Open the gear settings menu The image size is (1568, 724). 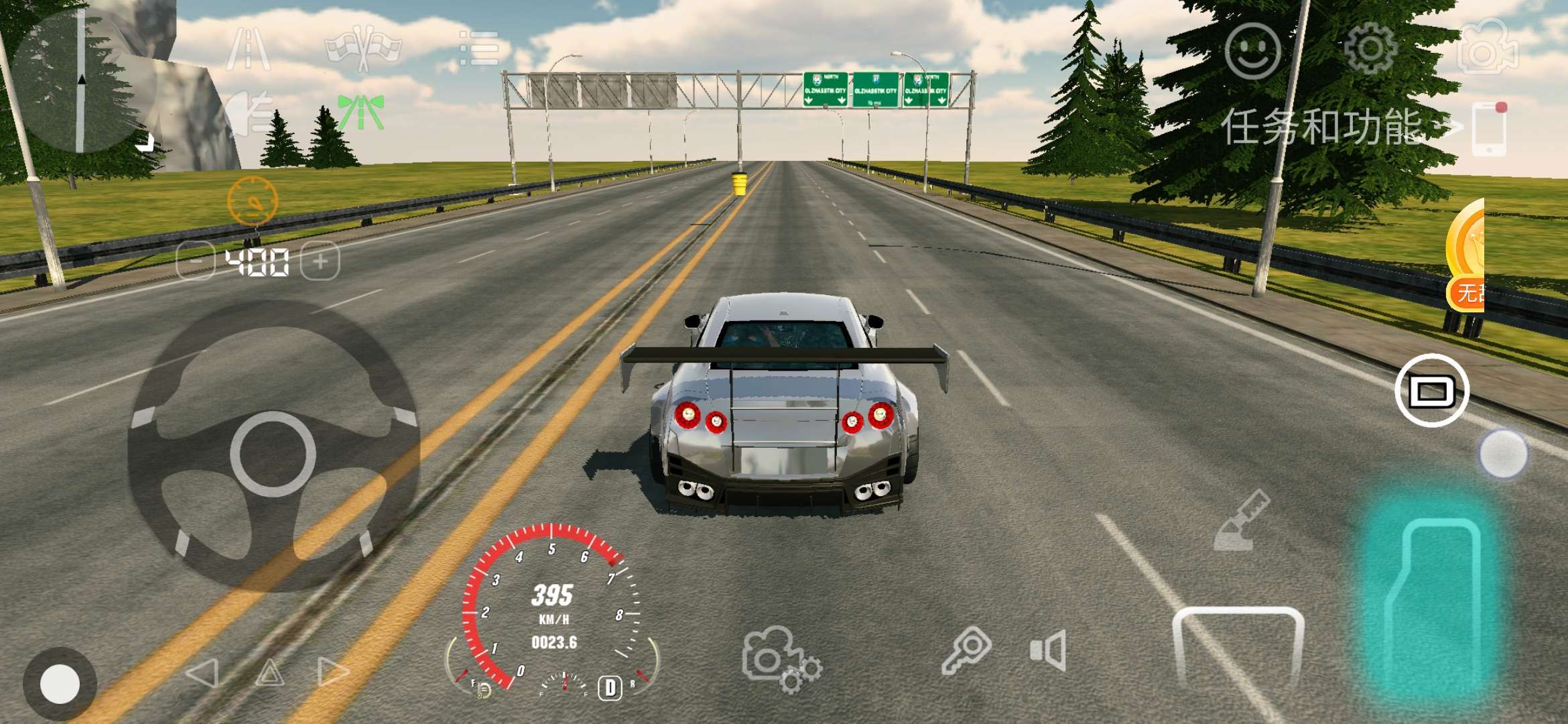click(1370, 48)
